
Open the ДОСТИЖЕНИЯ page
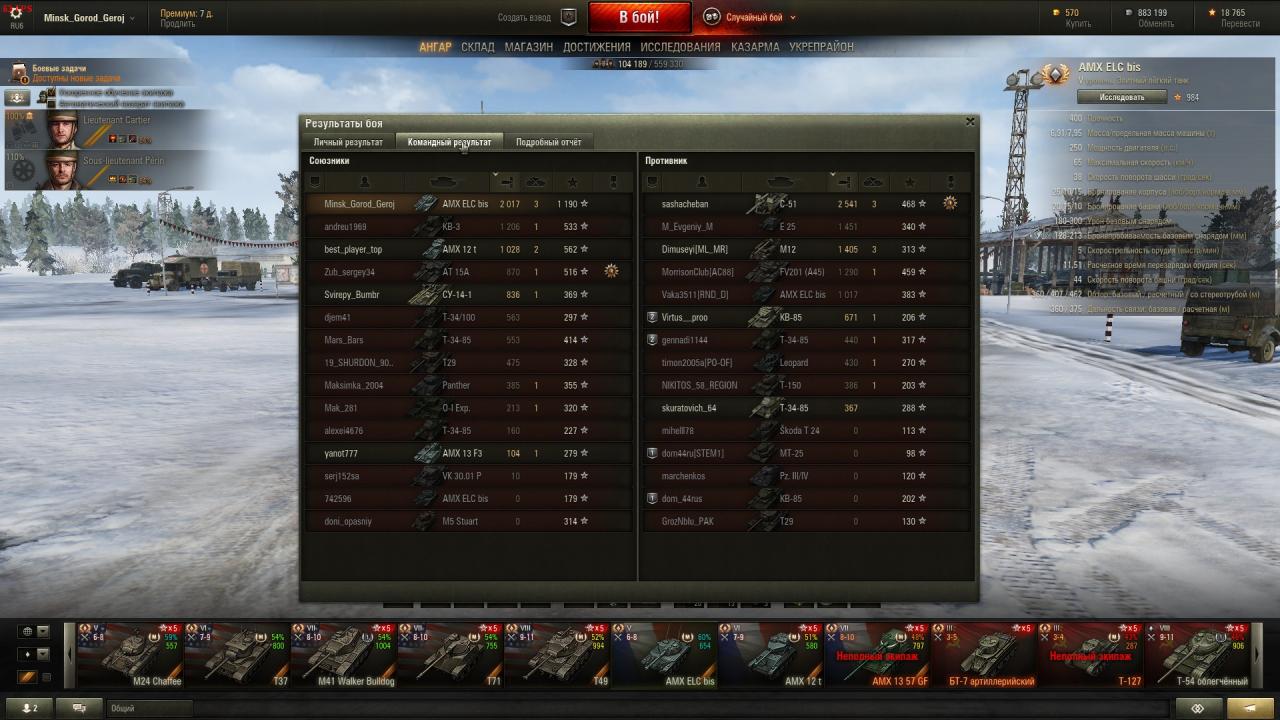click(596, 47)
